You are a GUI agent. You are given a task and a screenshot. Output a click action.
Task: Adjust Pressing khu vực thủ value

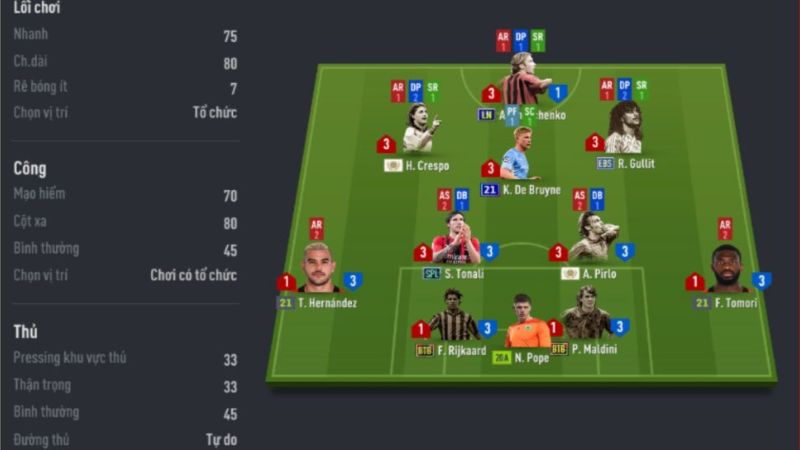point(230,359)
